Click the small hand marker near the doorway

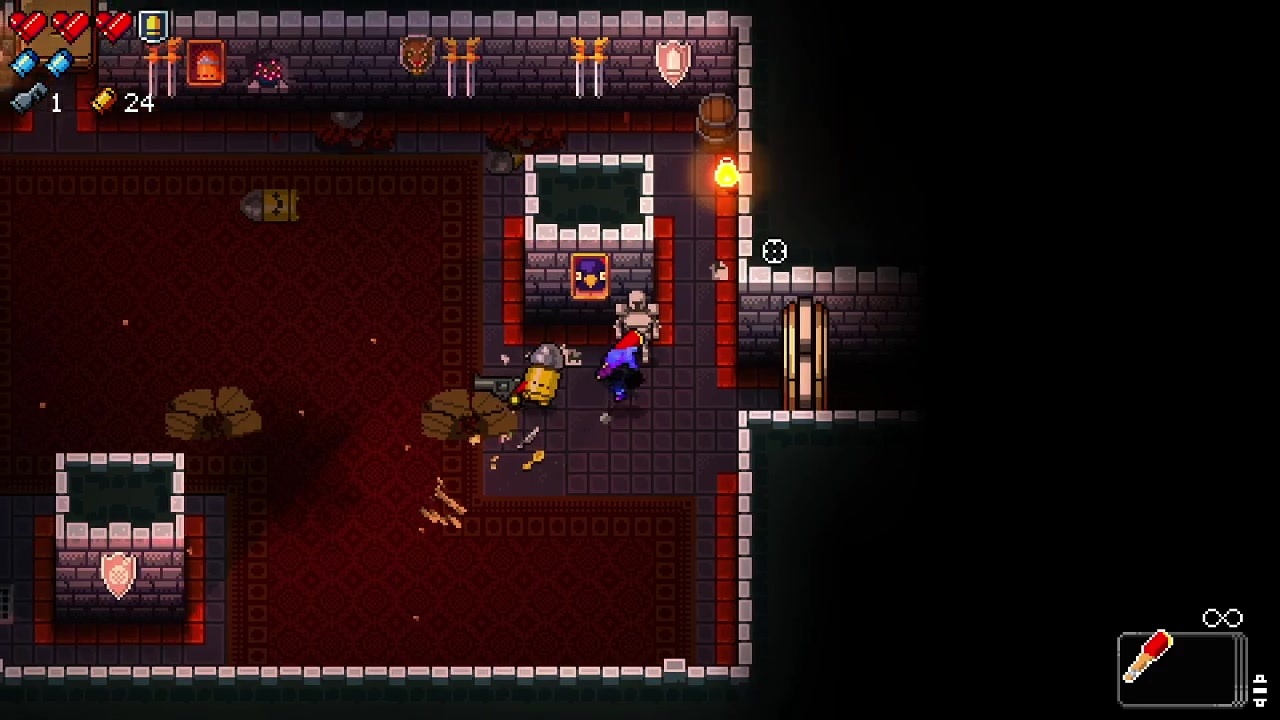click(719, 270)
